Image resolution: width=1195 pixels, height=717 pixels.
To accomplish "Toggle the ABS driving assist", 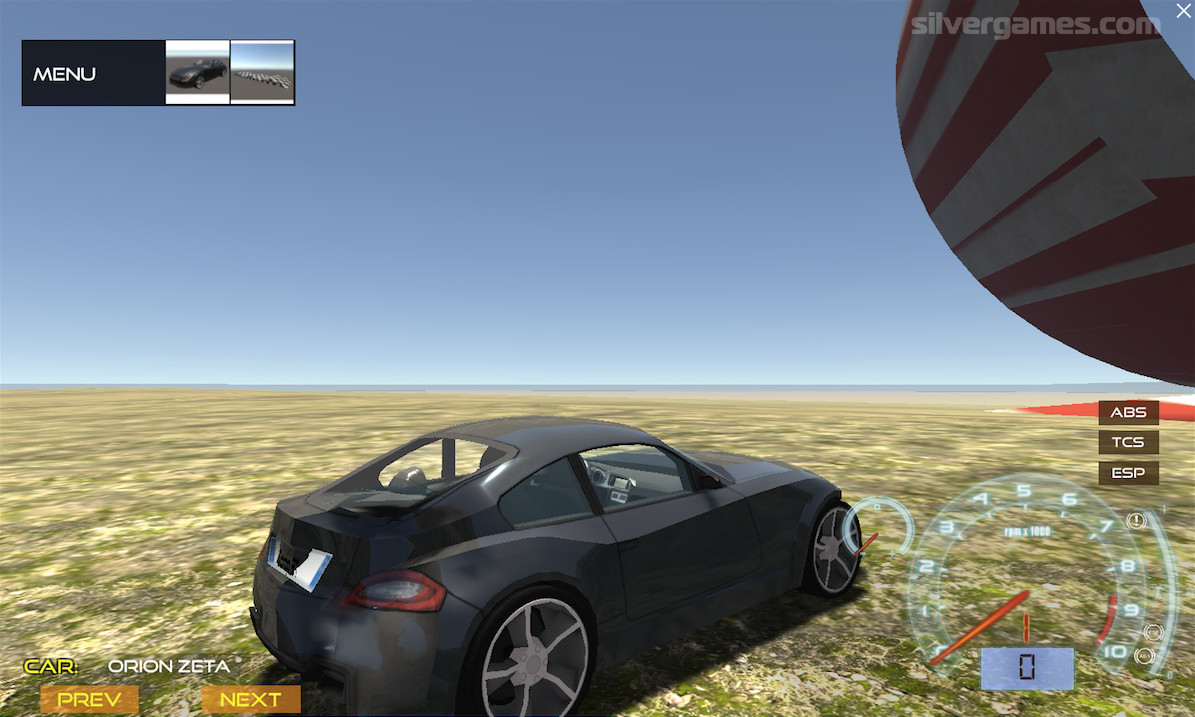I will [x=1128, y=412].
